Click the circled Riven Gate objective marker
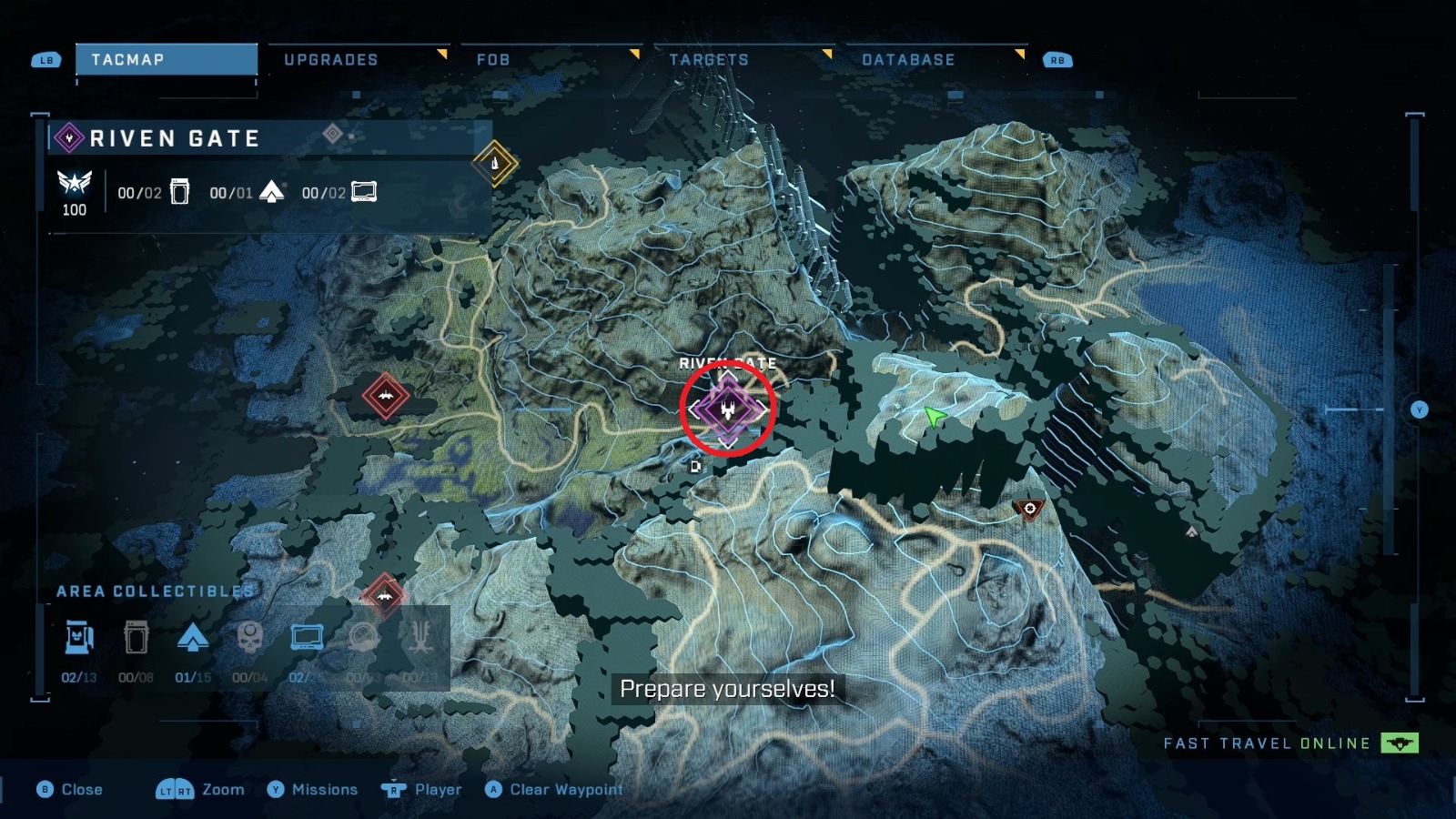 [x=727, y=409]
